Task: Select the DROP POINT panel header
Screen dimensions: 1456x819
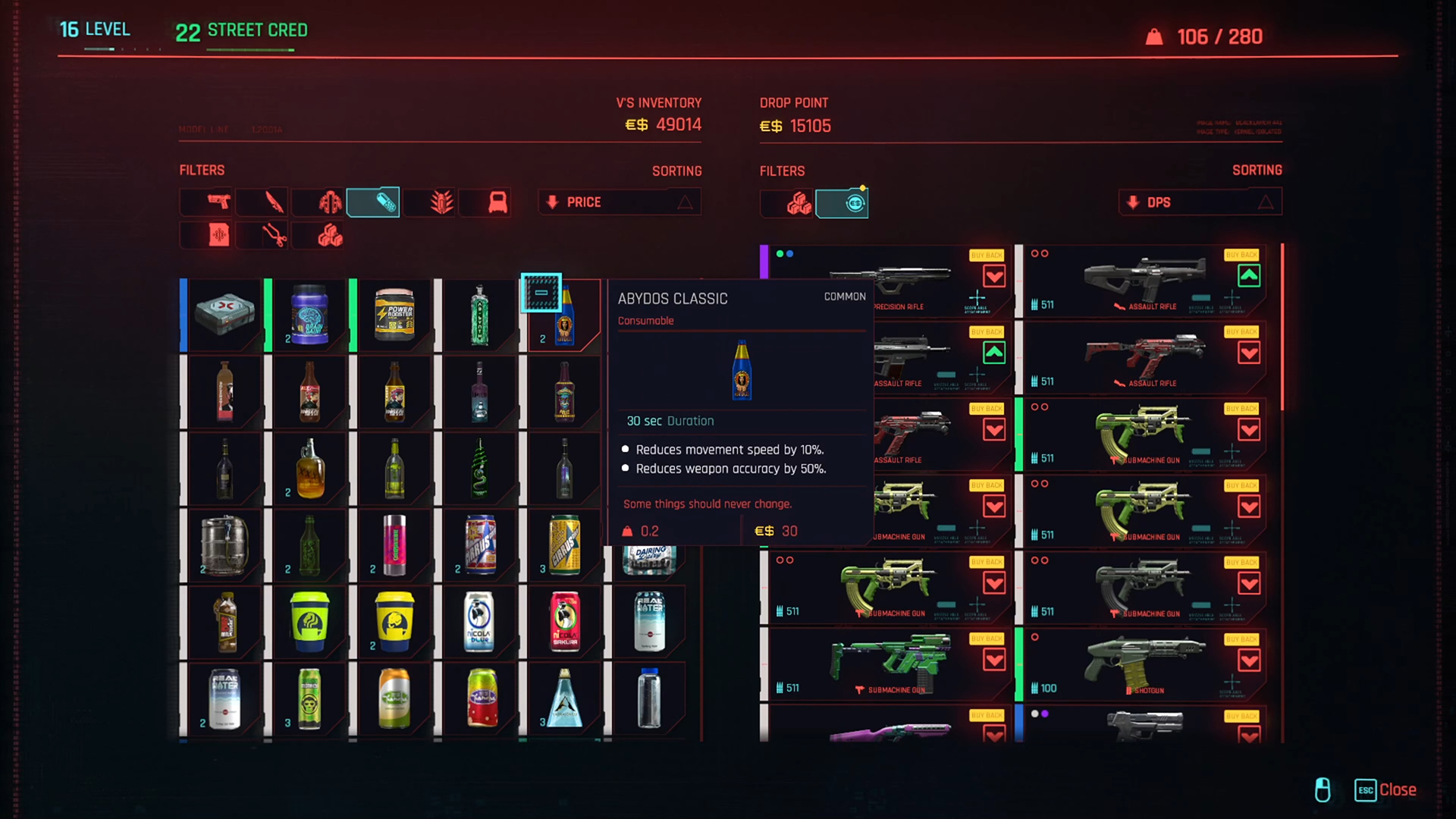Action: click(x=795, y=102)
